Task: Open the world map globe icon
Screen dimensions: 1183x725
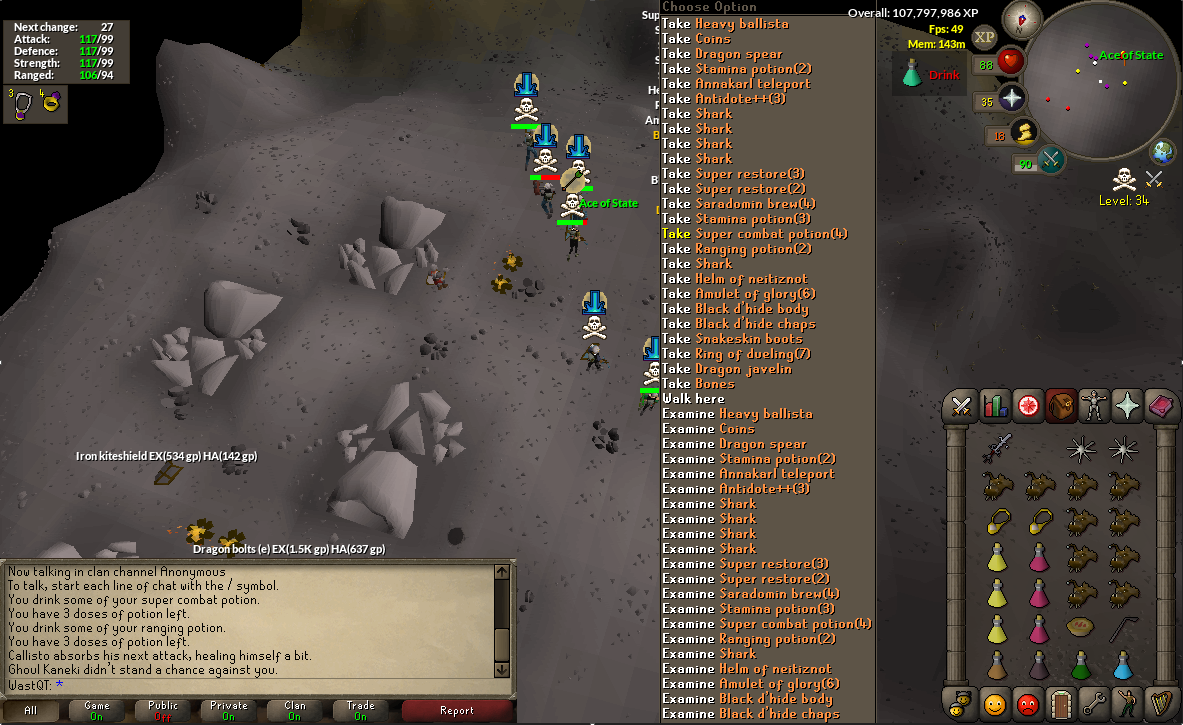Action: (1162, 152)
